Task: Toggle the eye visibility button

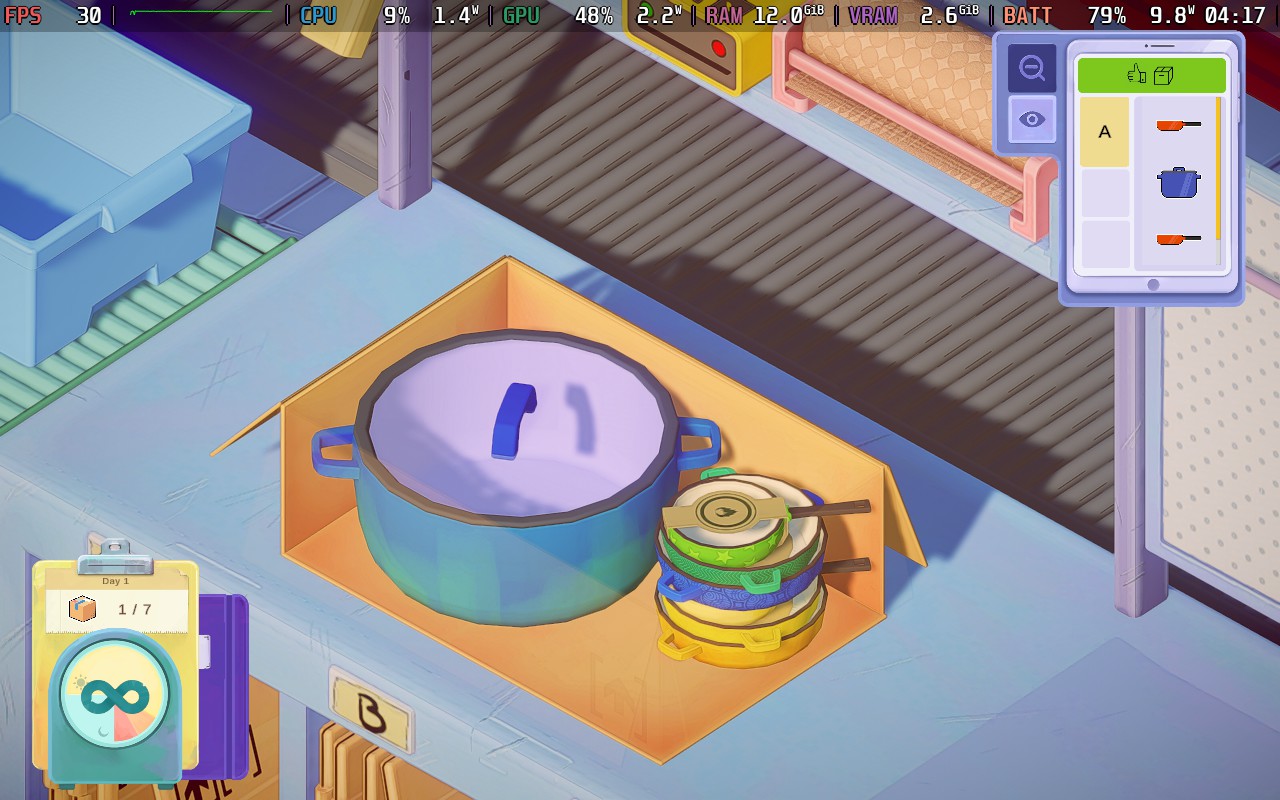Action: tap(1031, 120)
